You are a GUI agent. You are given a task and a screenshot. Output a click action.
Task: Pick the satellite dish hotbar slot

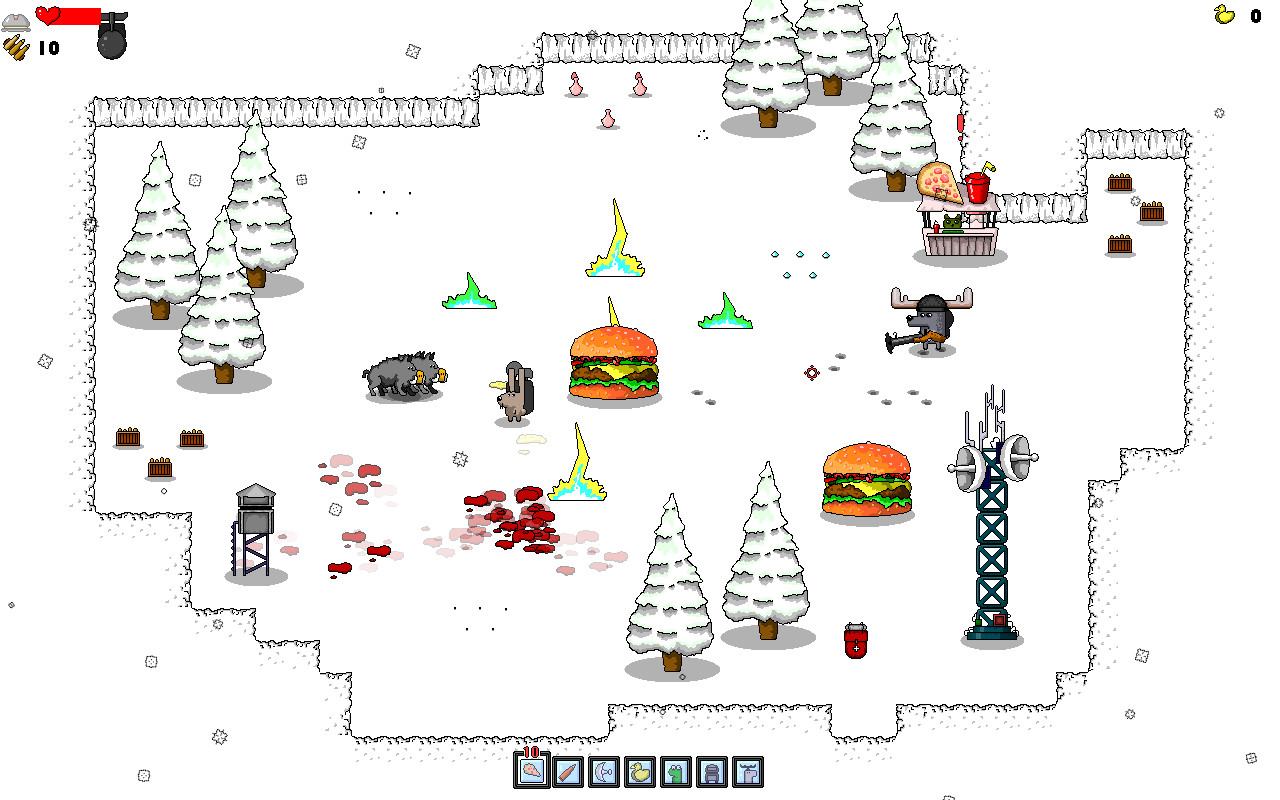coord(604,771)
